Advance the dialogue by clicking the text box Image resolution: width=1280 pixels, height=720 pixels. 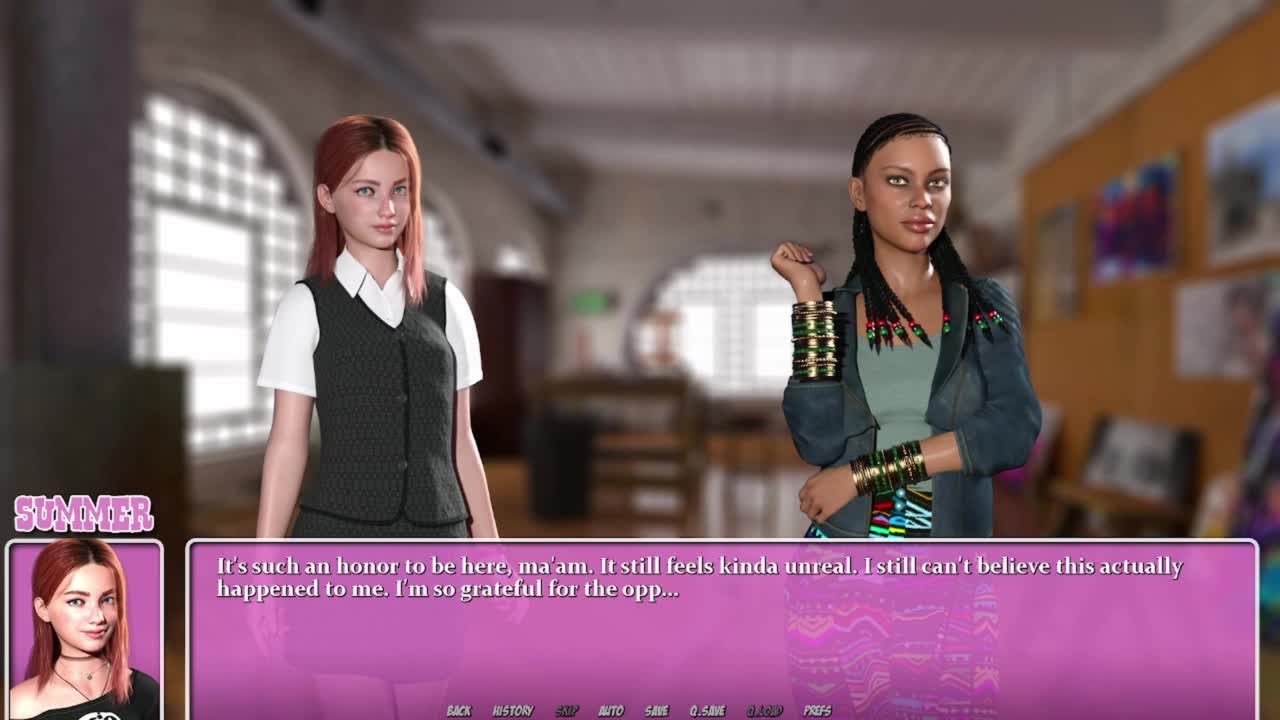pos(720,640)
